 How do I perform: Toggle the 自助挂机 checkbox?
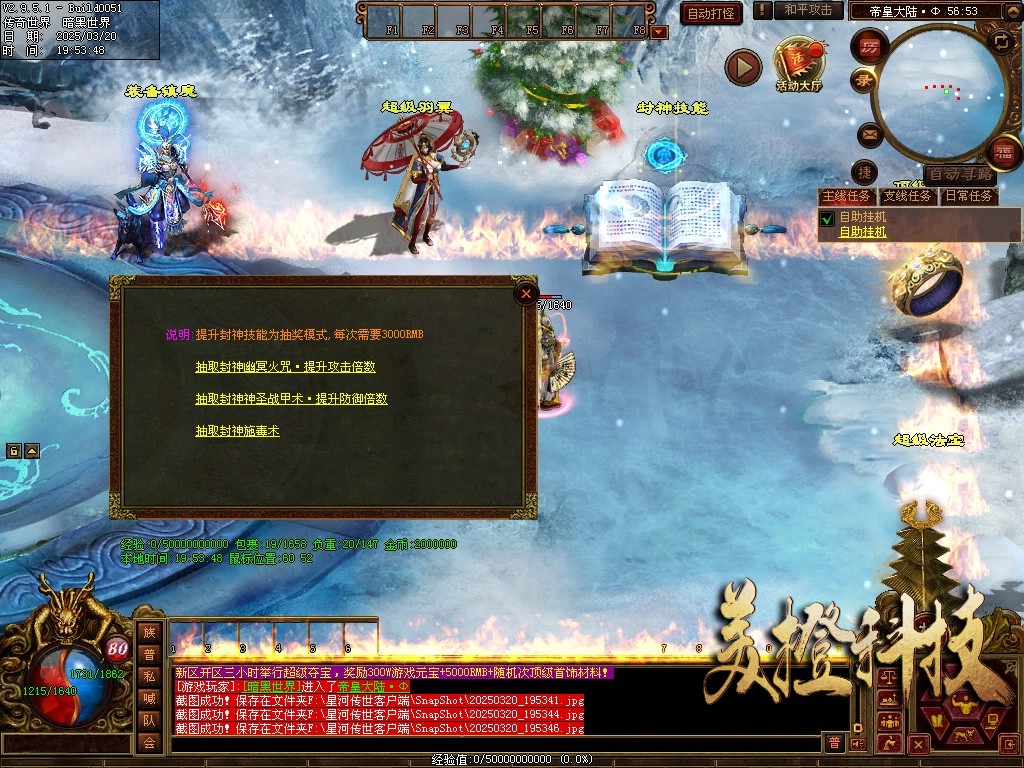827,218
